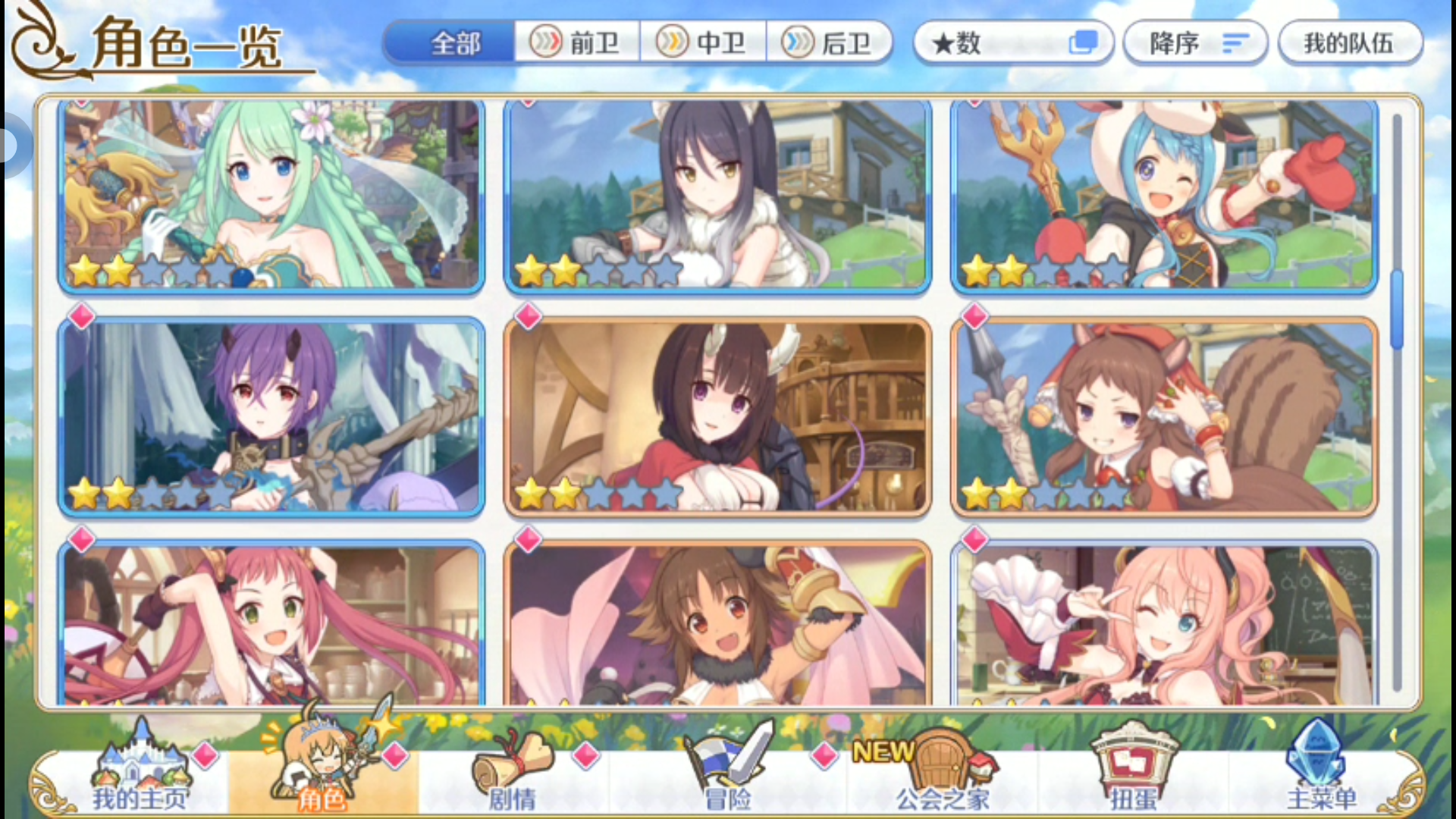
Task: Click the blue copy icon next to ★数
Action: [1084, 42]
